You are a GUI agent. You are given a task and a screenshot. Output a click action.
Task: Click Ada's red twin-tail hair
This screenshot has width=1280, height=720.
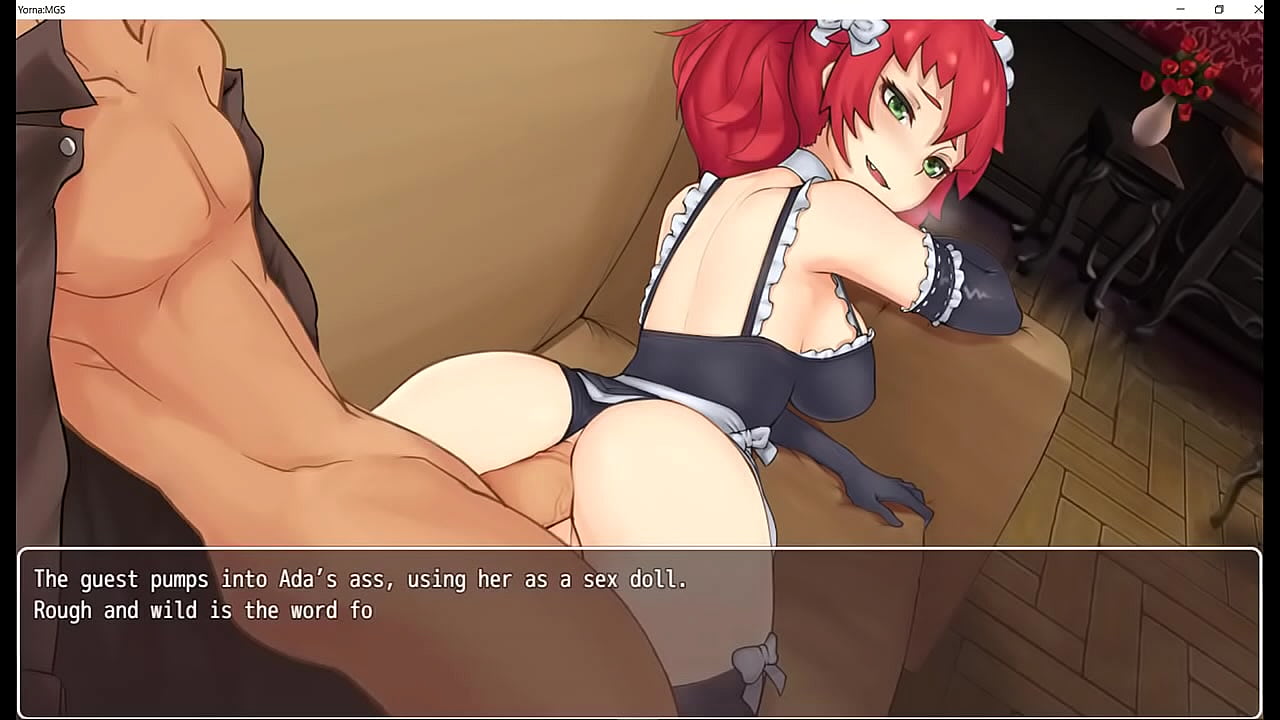(740, 90)
